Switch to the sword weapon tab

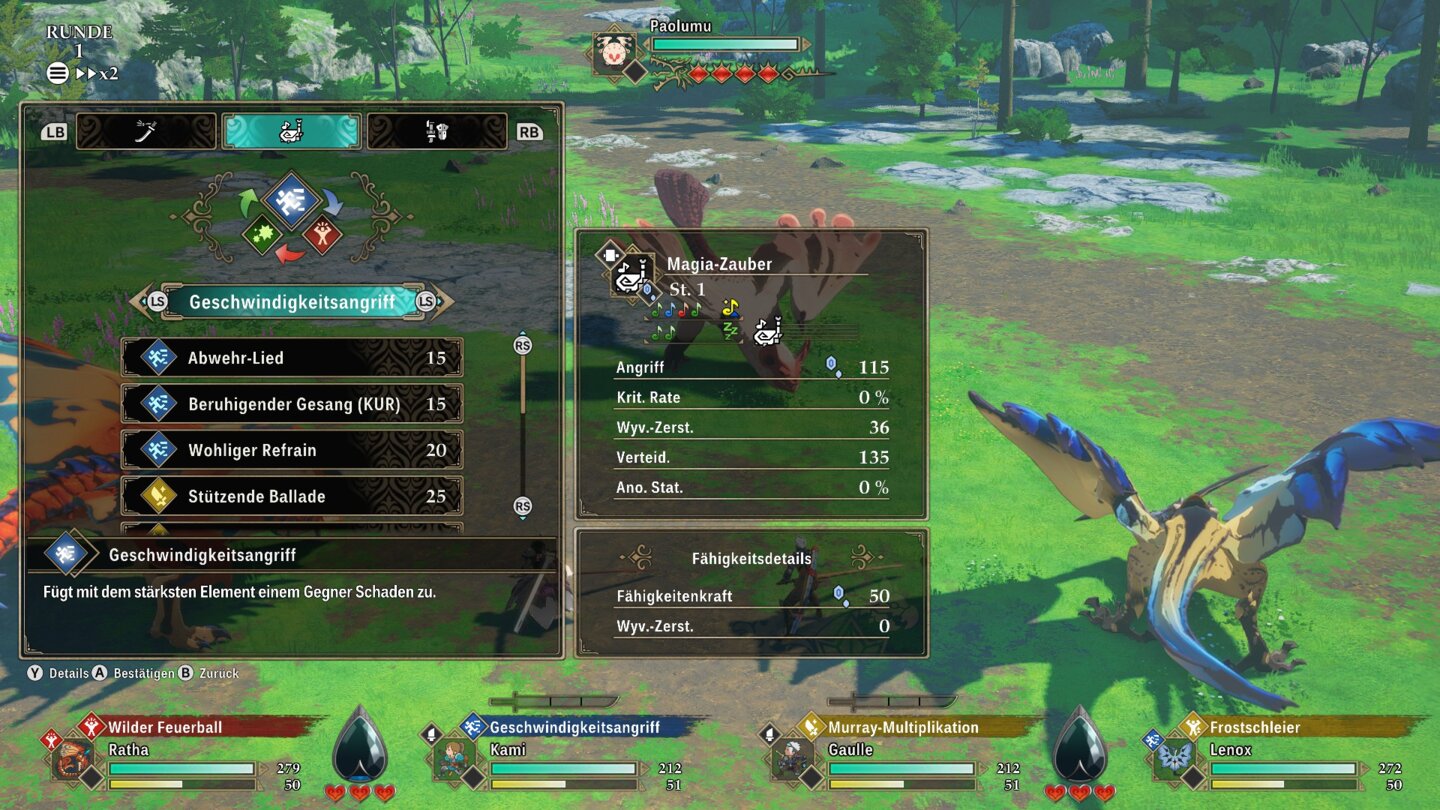146,131
